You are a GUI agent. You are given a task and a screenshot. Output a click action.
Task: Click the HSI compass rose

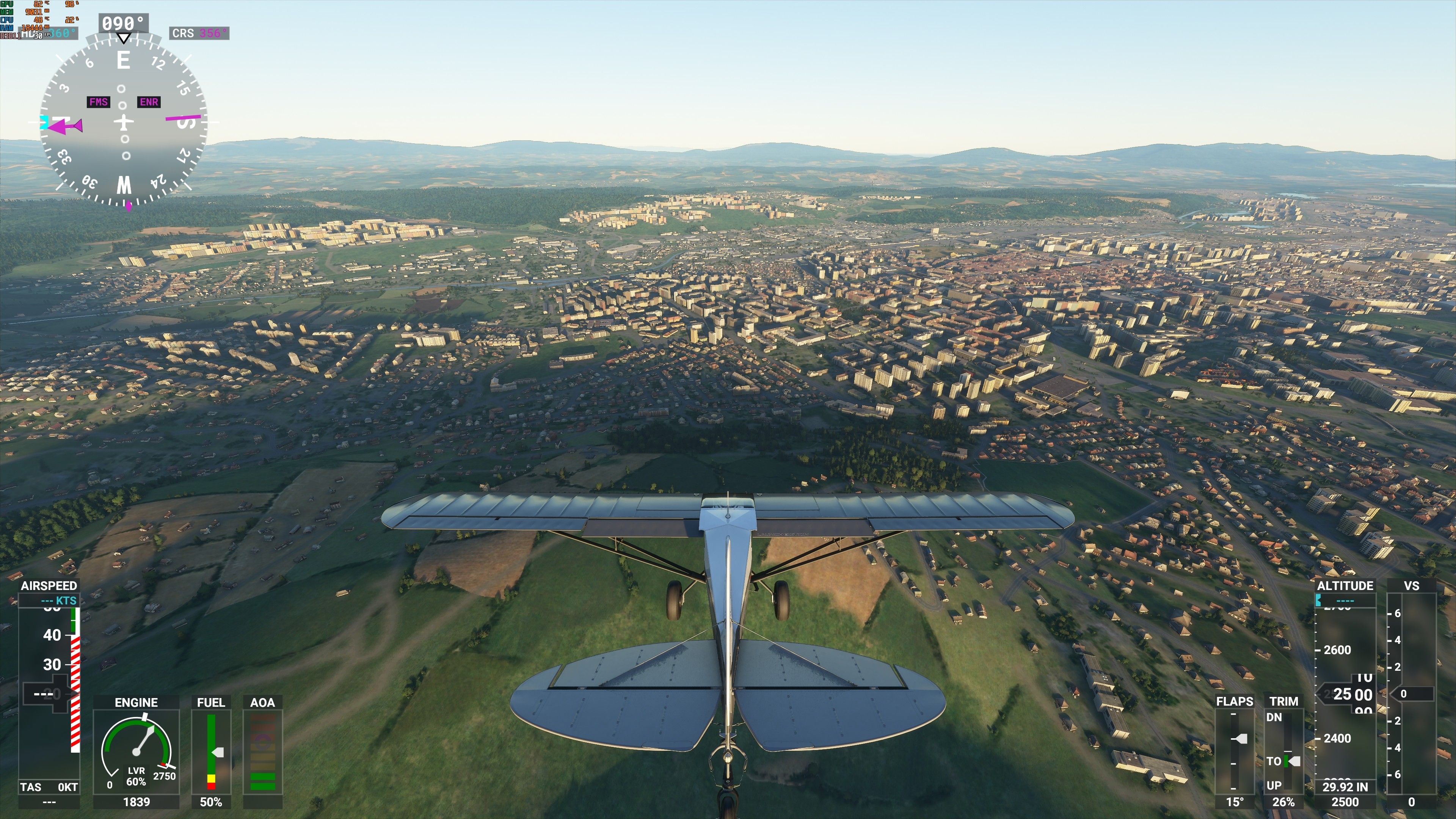coord(123,121)
